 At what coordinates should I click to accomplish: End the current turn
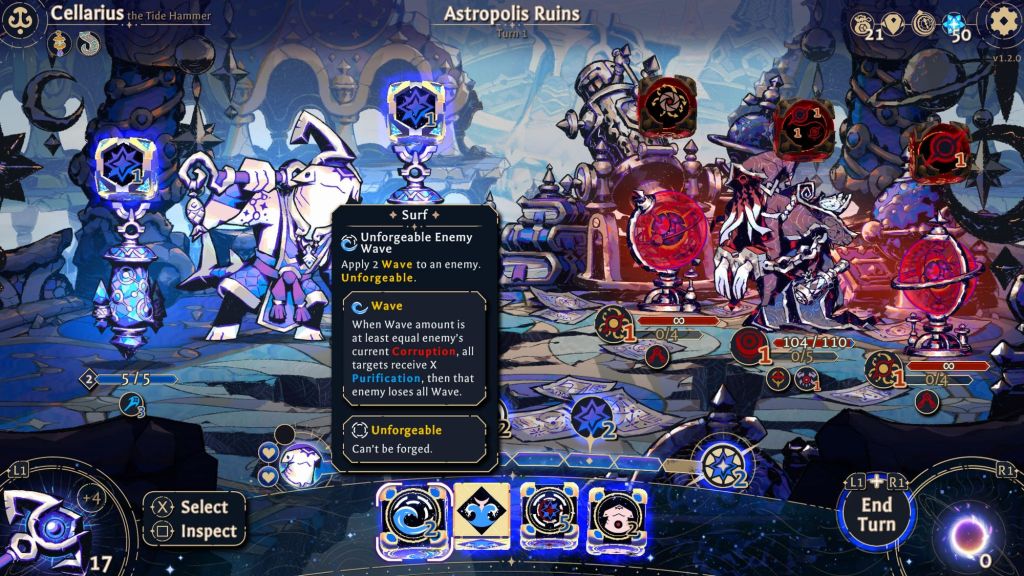pos(875,514)
